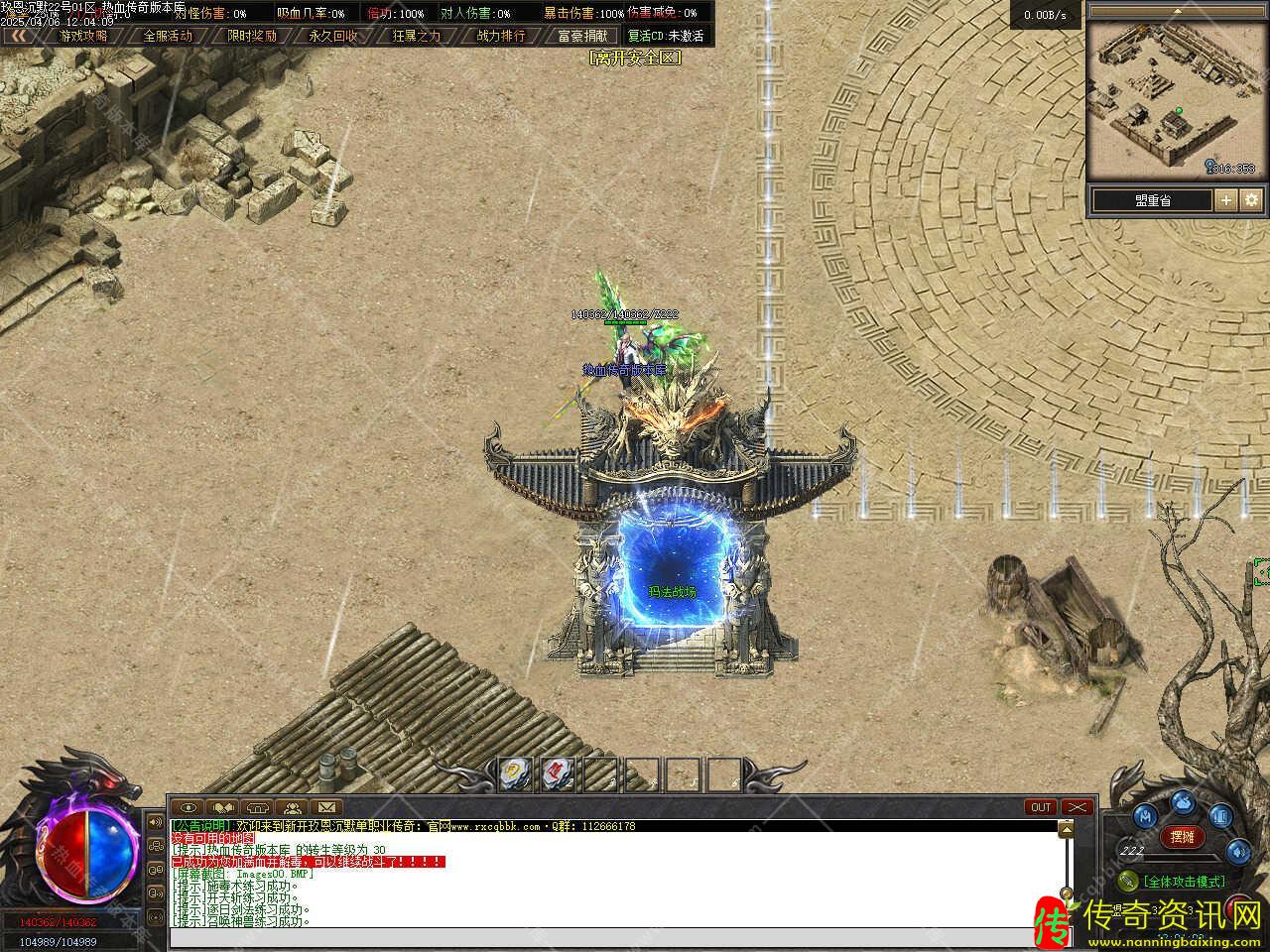The height and width of the screenshot is (952, 1270).
Task: Toggle the green sword attack mode icon
Action: [x=1127, y=881]
